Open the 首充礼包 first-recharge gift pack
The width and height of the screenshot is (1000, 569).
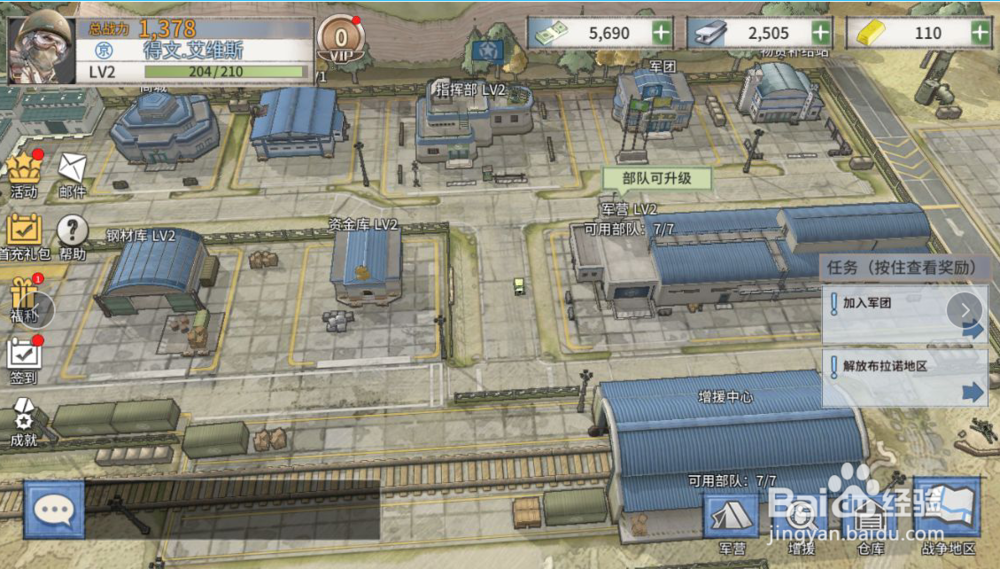click(24, 236)
